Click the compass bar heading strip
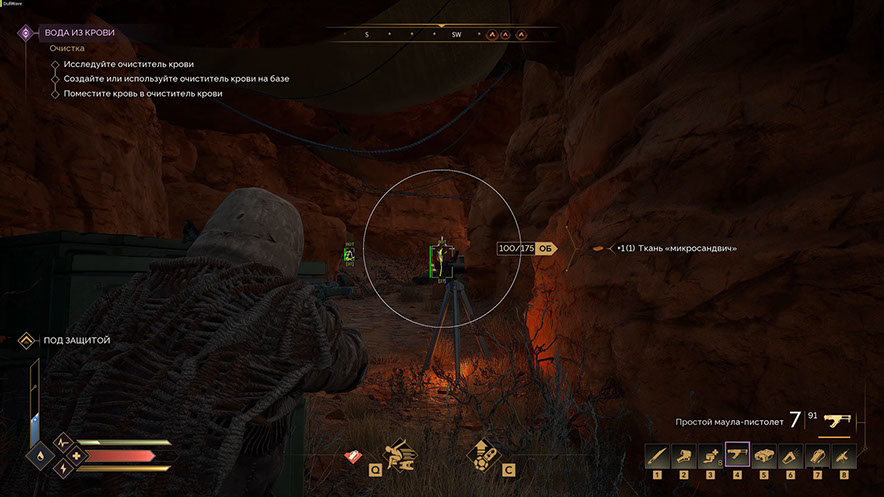The height and width of the screenshot is (497, 884). [x=442, y=34]
